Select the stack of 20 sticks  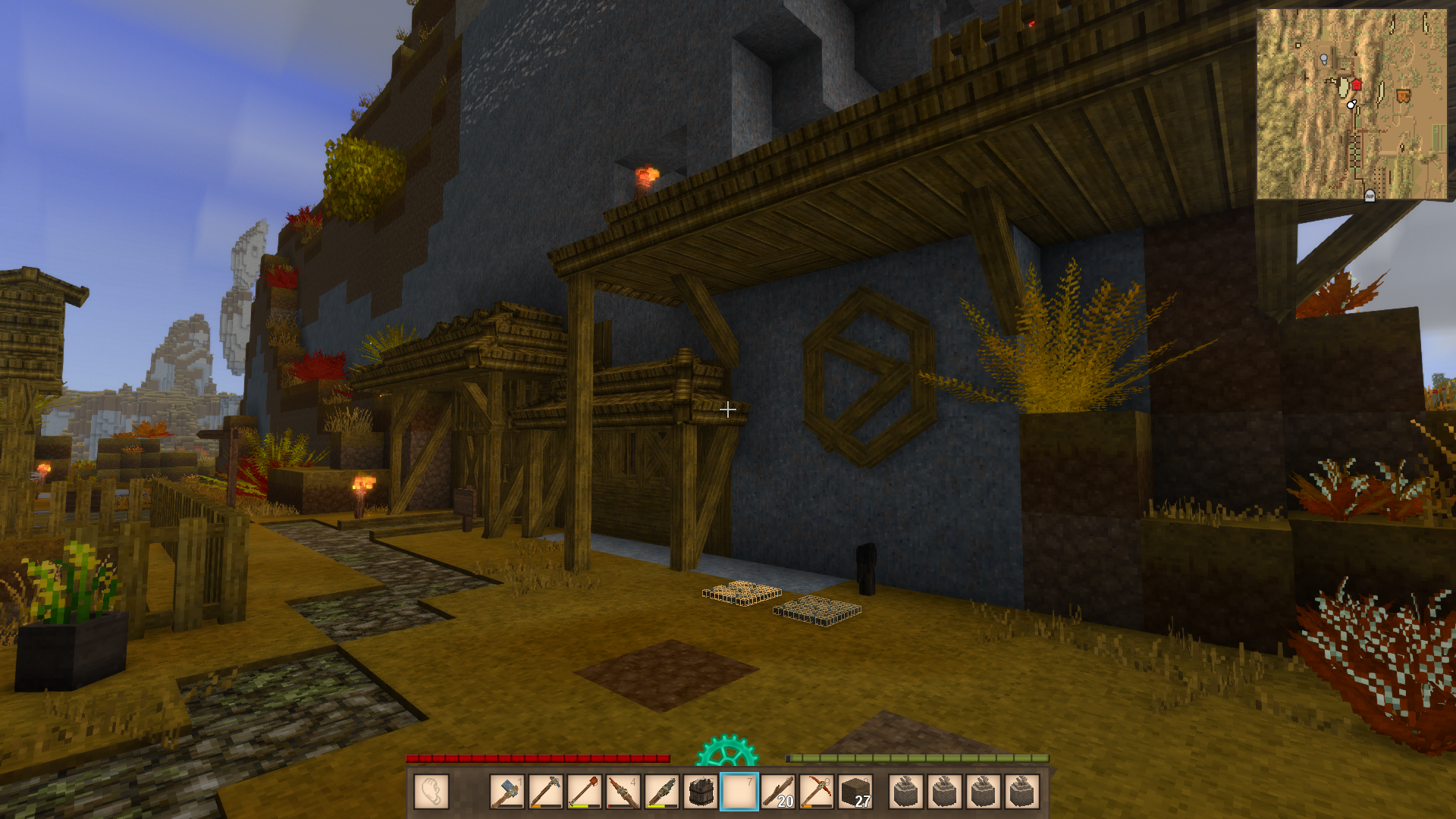click(778, 792)
